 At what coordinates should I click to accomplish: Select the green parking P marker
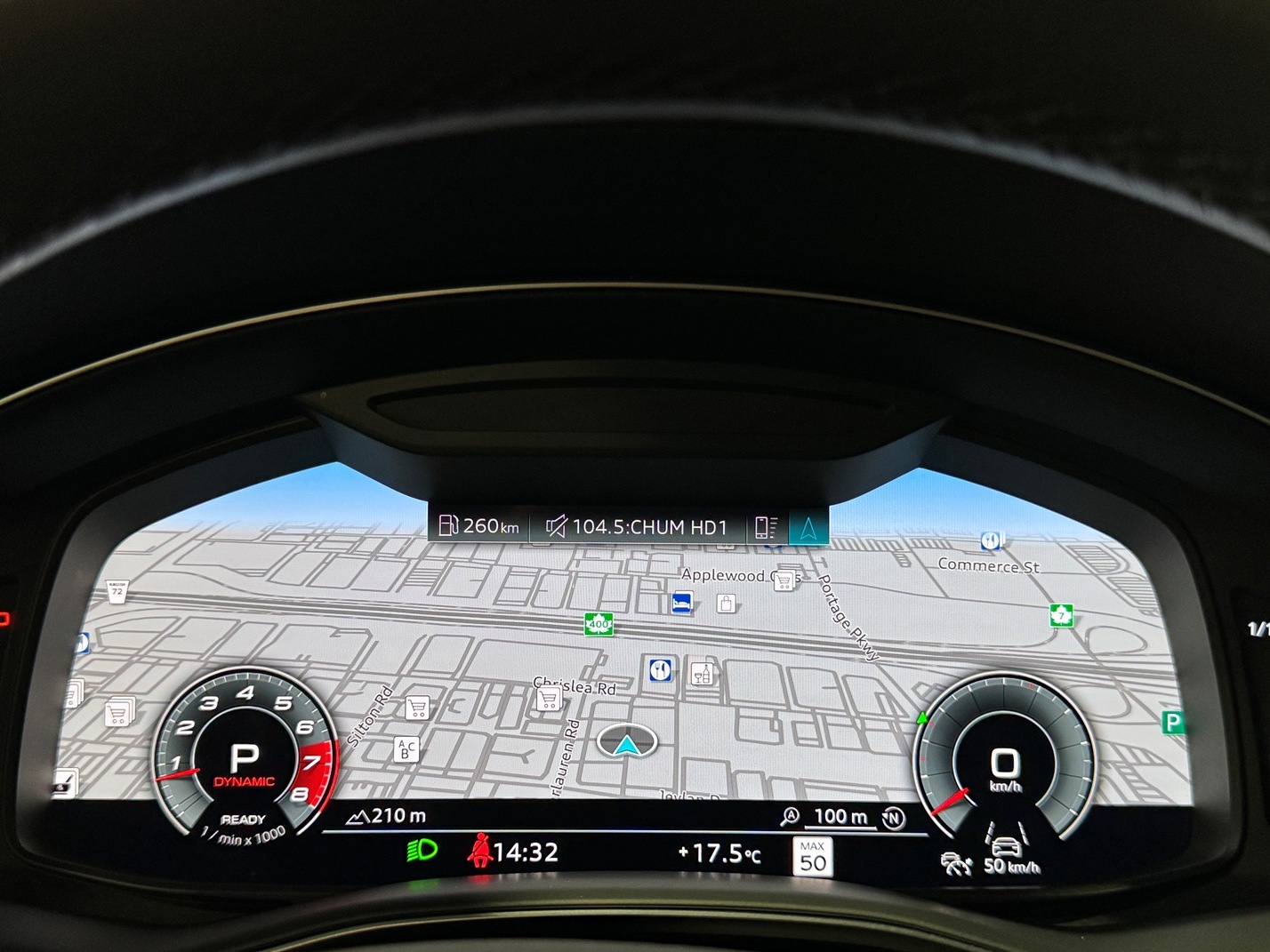1173,722
